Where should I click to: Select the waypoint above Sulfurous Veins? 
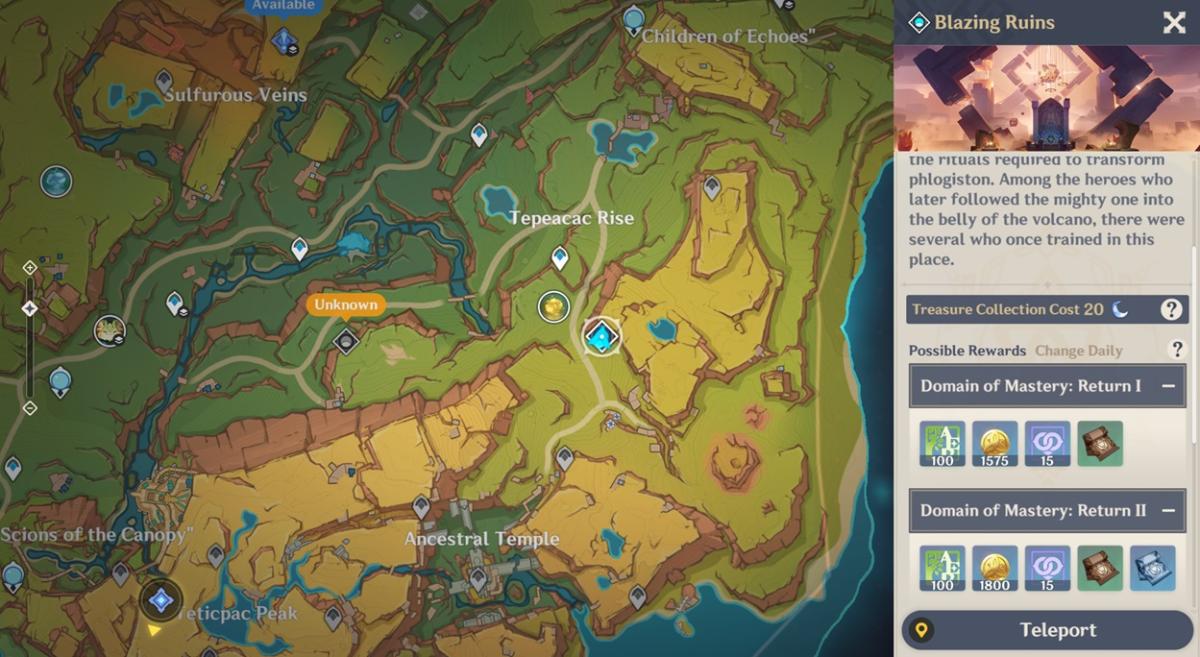164,79
